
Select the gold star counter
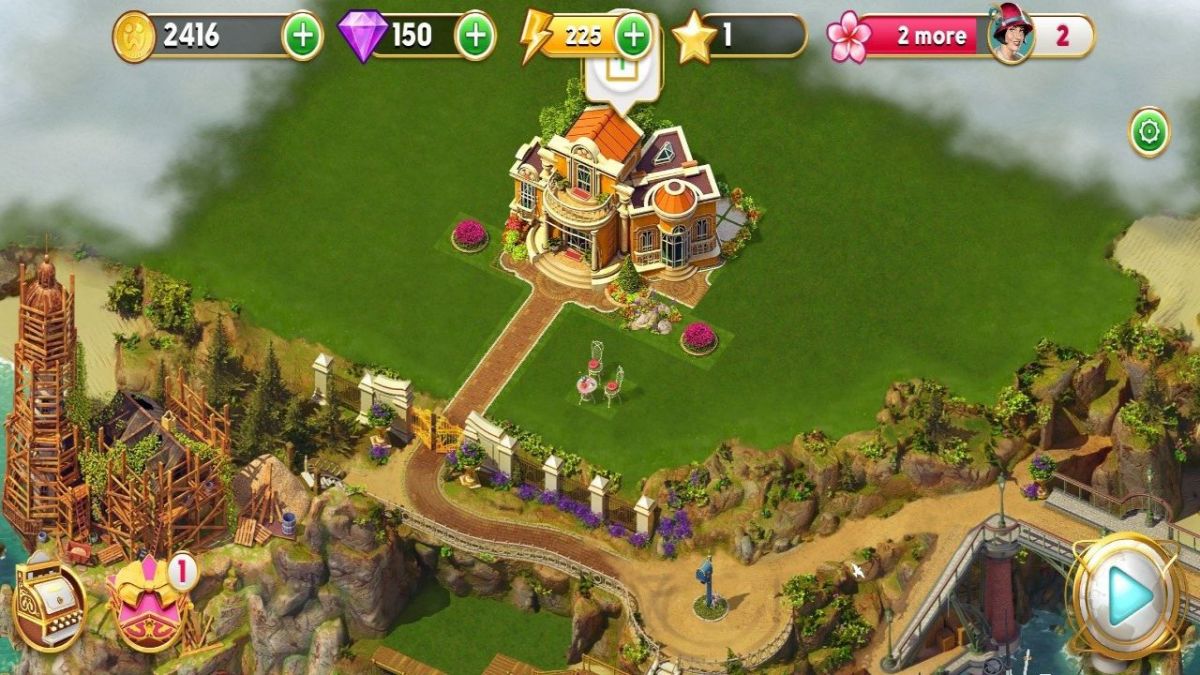tap(738, 37)
